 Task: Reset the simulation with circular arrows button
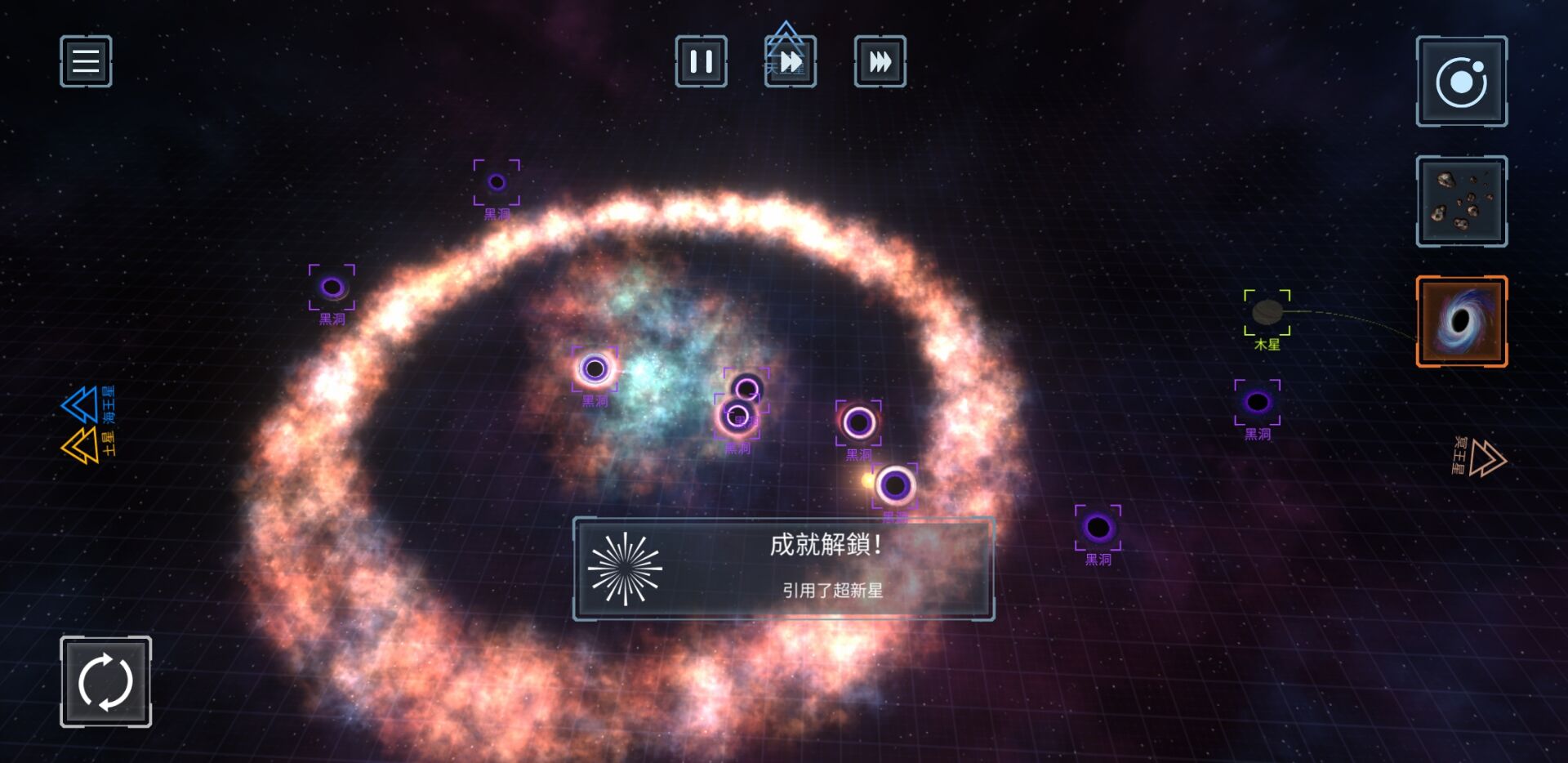click(x=105, y=681)
